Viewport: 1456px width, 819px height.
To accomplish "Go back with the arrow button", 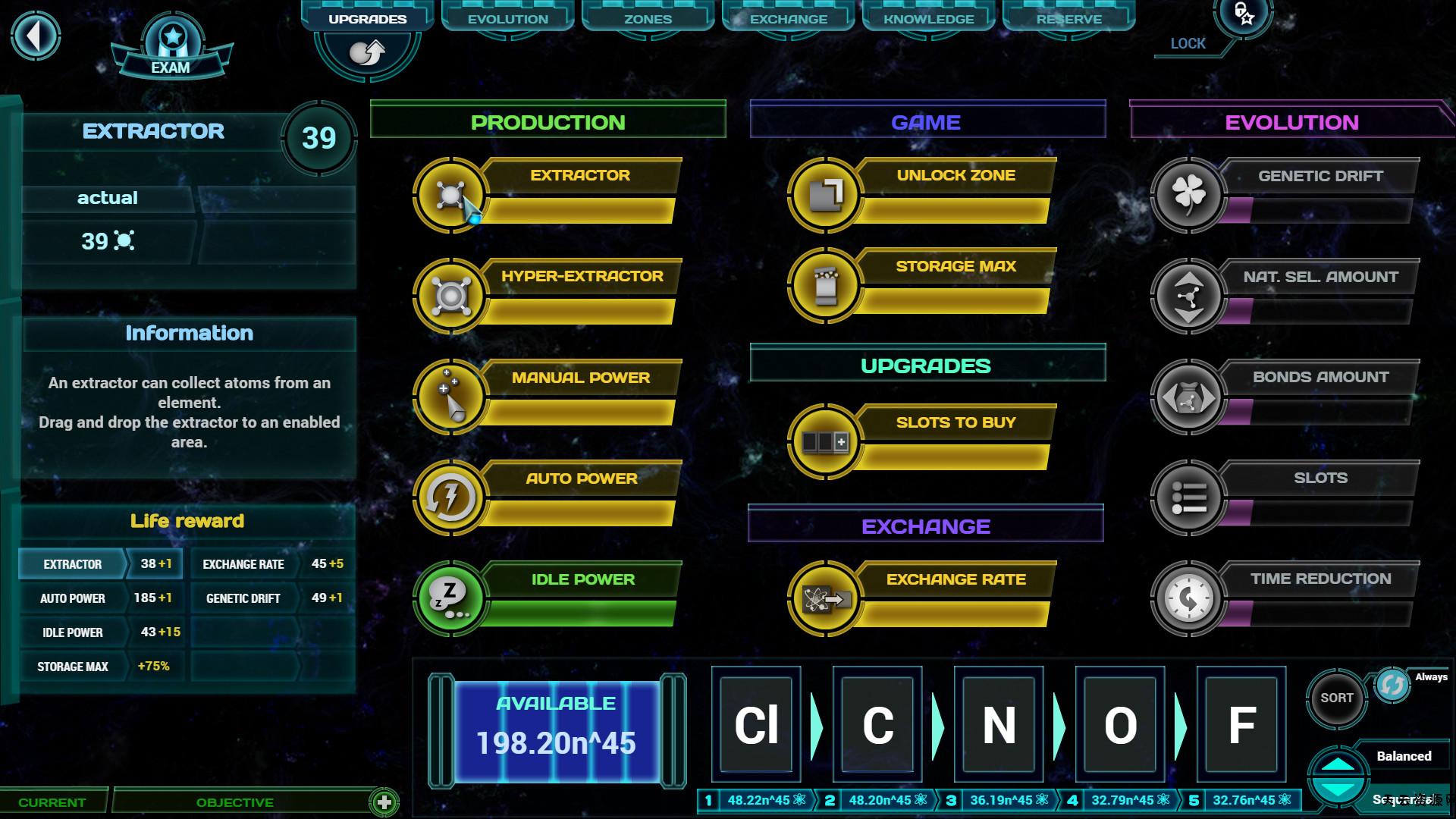I will 35,36.
